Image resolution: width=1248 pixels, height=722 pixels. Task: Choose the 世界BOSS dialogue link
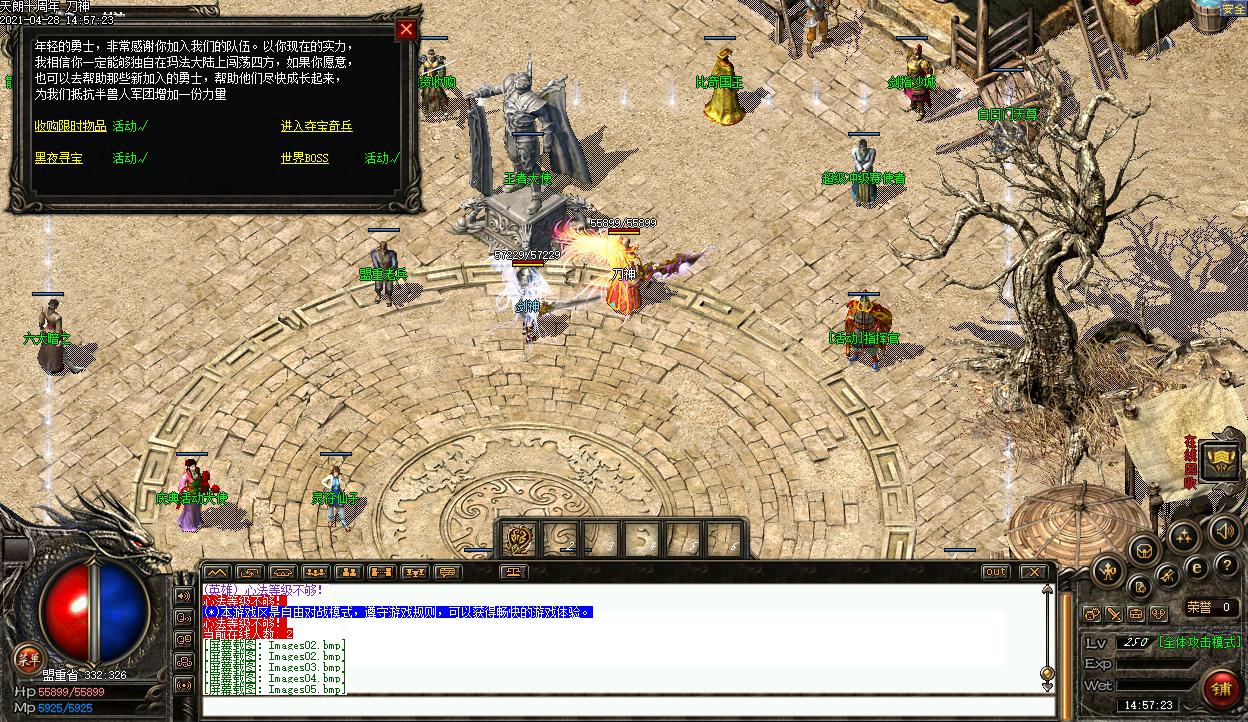click(304, 158)
